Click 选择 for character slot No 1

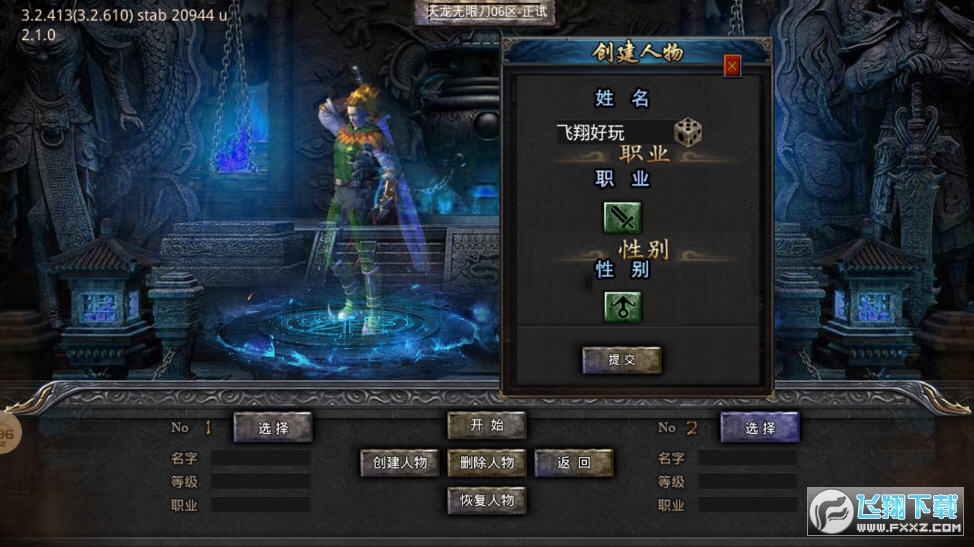click(273, 427)
